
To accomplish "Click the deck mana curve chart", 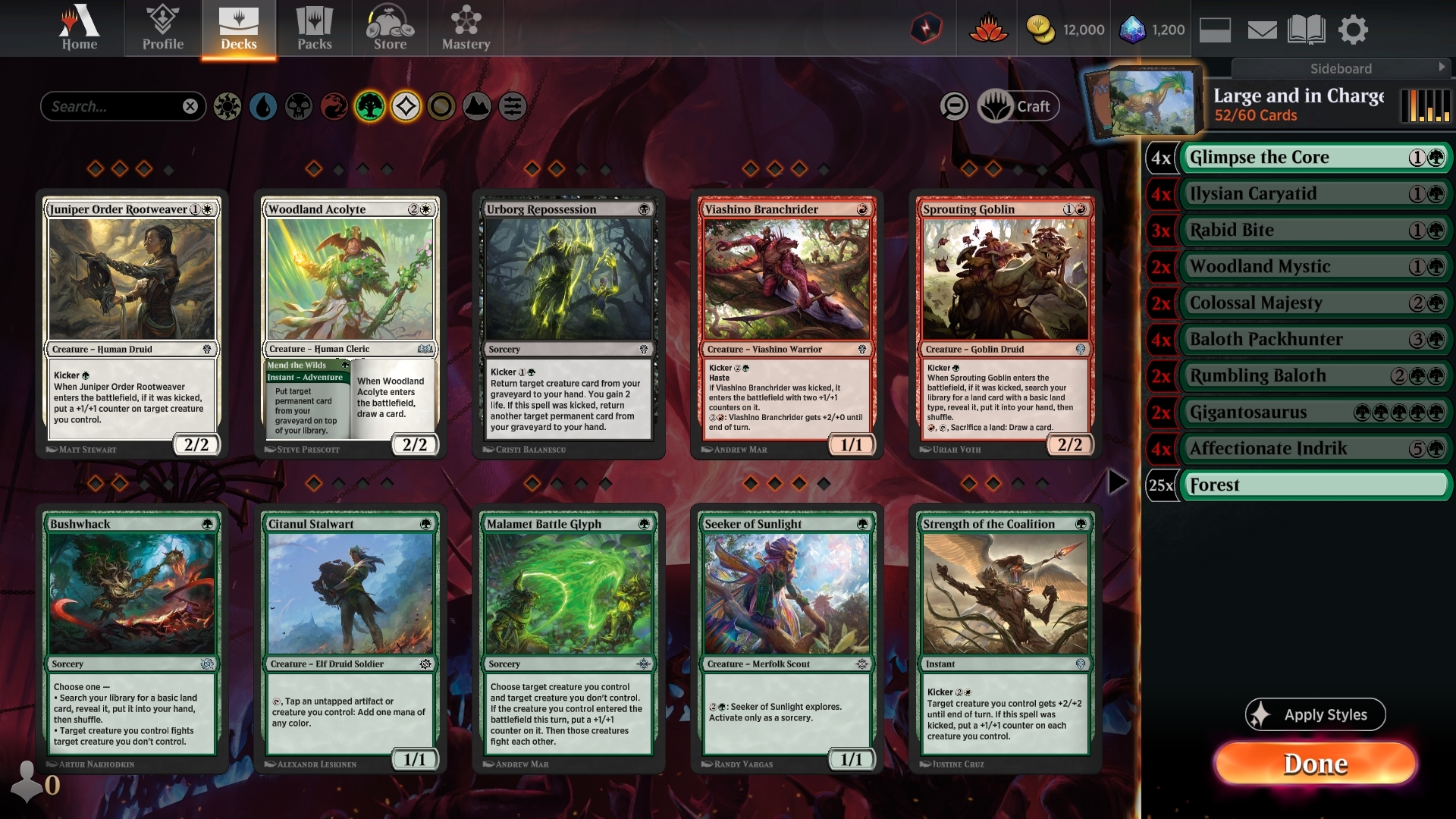I will (x=1424, y=107).
